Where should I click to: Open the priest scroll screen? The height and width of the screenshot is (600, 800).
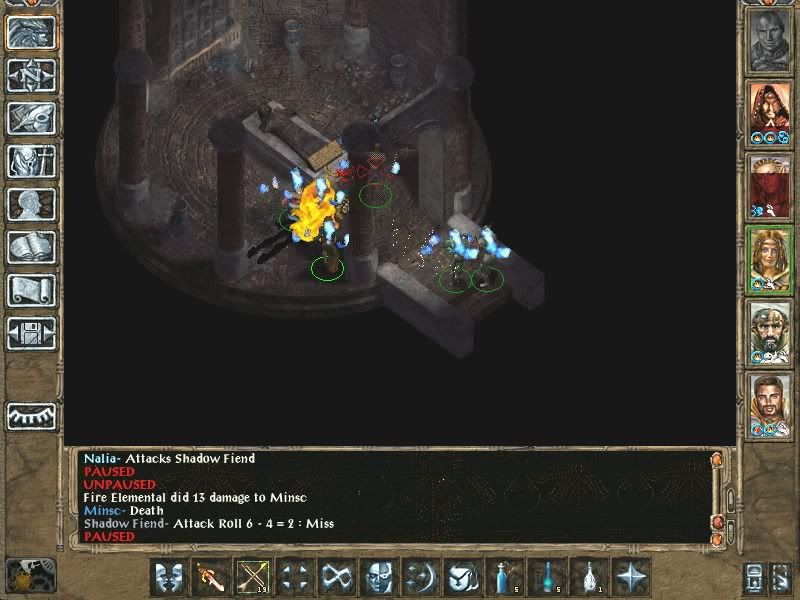(31, 290)
